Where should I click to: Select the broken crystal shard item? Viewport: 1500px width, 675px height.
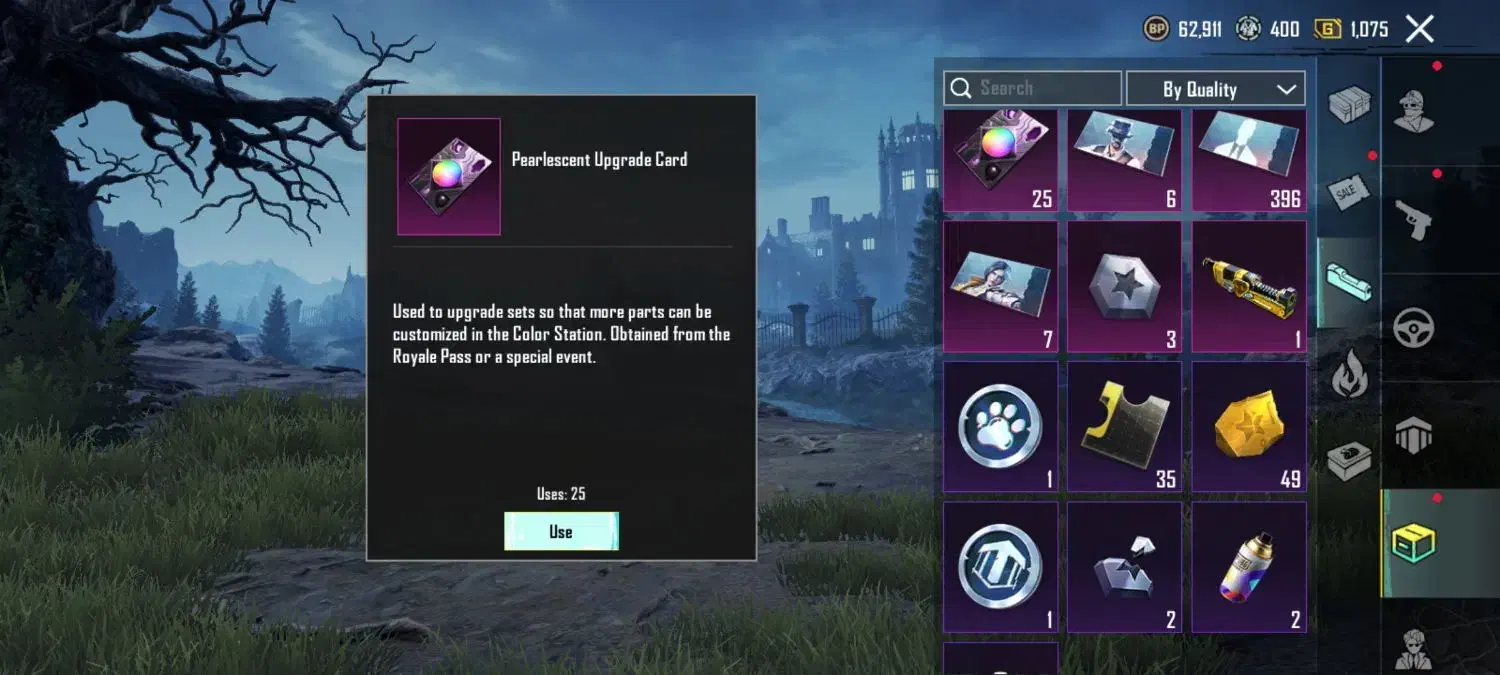pyautogui.click(x=1124, y=567)
